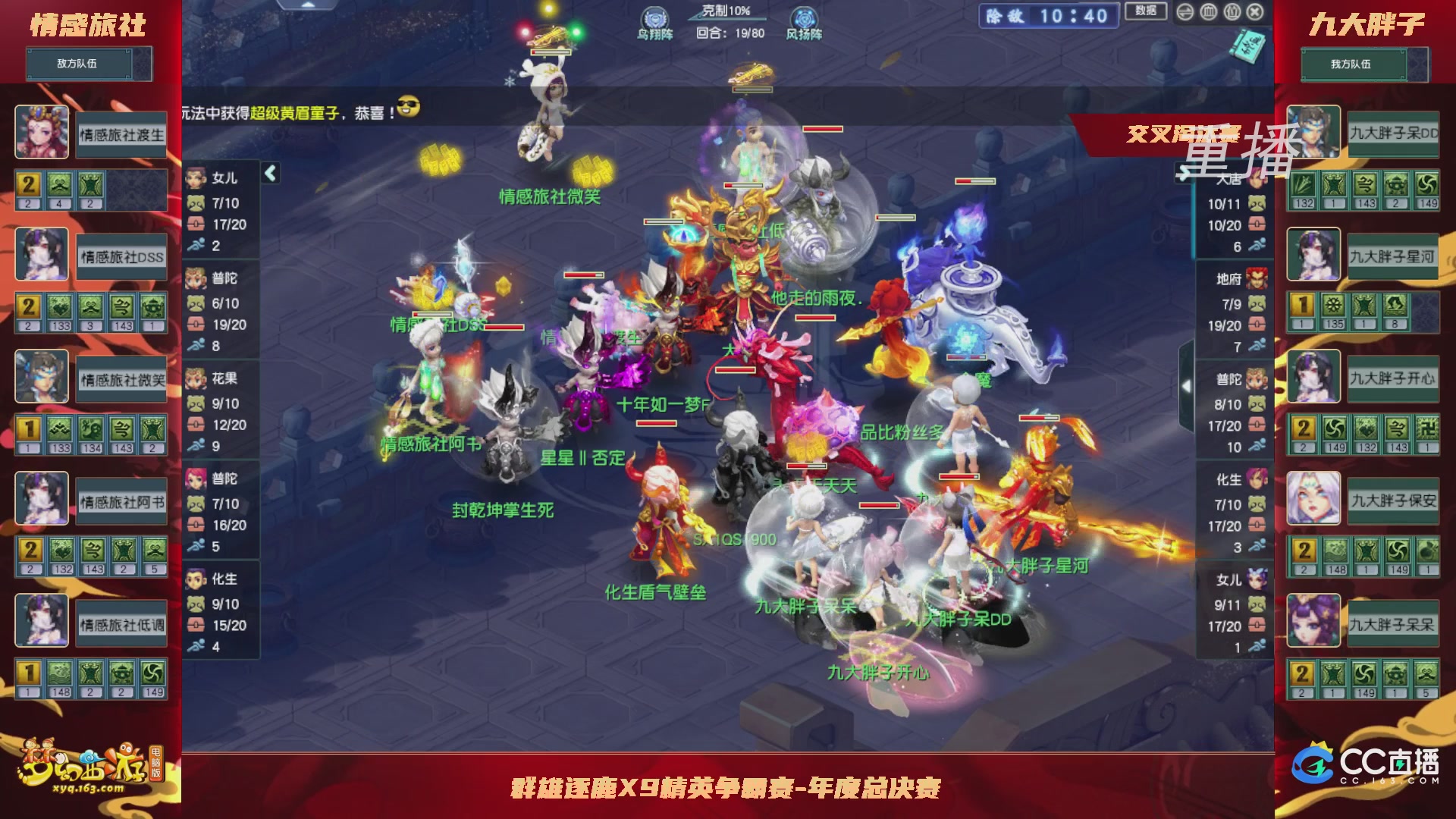Click 情感旅社渡生's character portrait

pos(42,133)
